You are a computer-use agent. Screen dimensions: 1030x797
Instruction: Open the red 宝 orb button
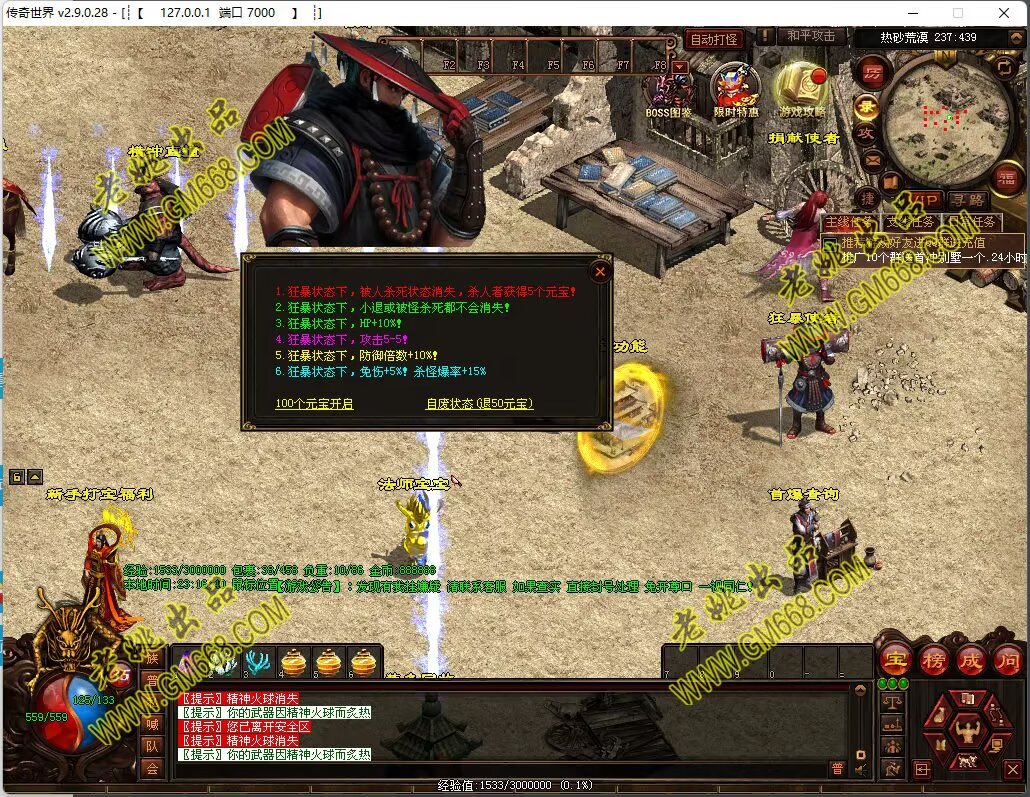point(893,660)
